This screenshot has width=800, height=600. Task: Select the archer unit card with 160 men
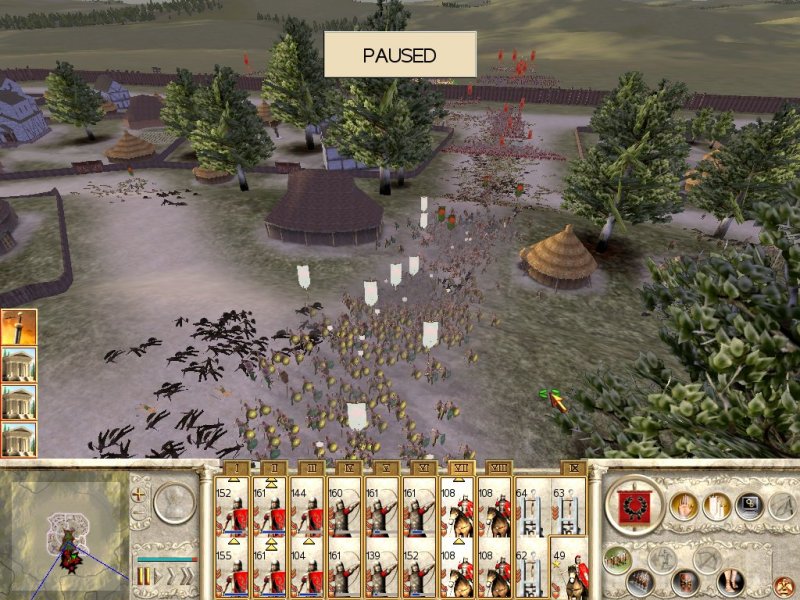346,506
